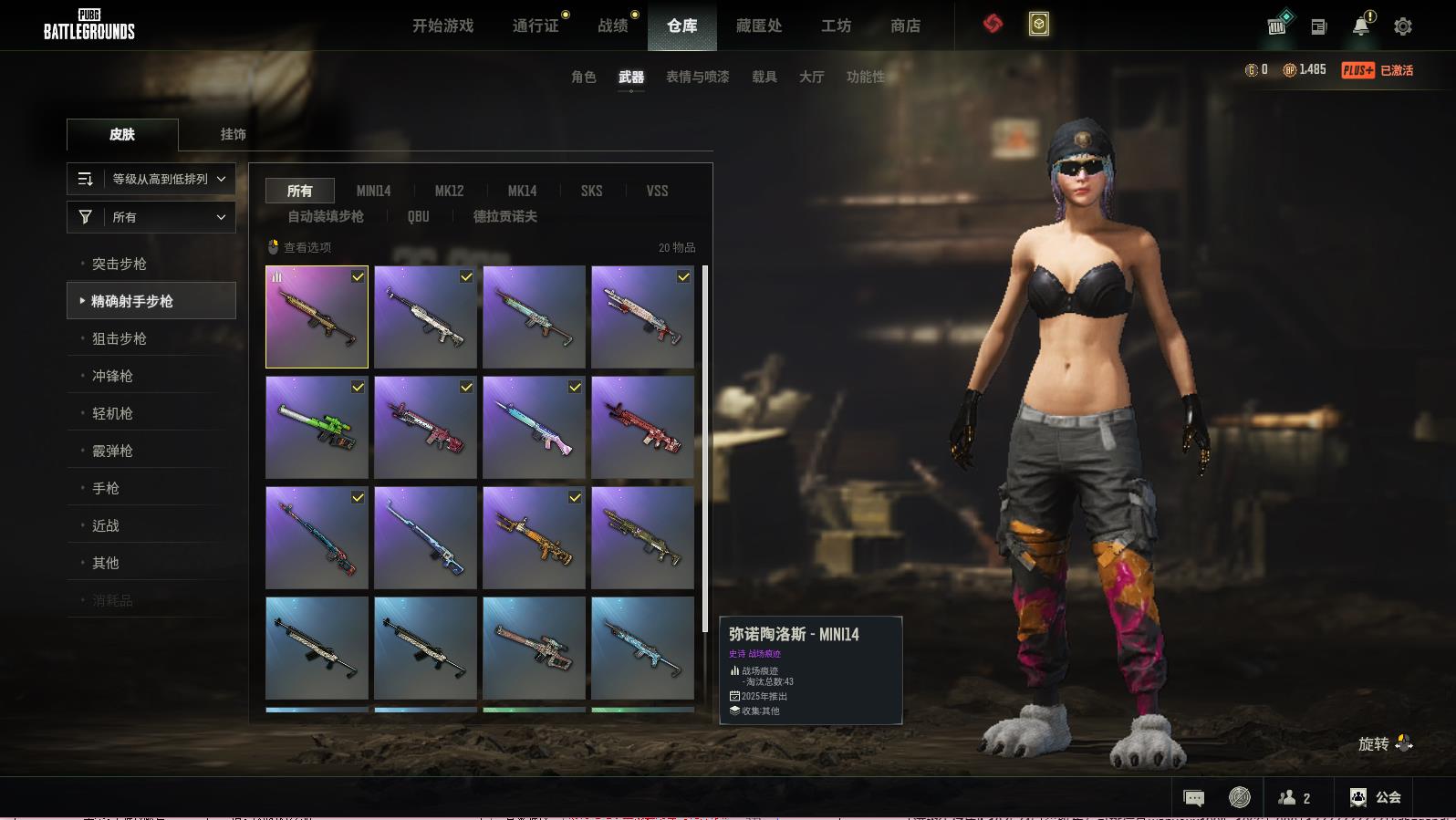This screenshot has height=820, width=1456.
Task: Open the 公会 guild panel
Action: click(x=1376, y=797)
